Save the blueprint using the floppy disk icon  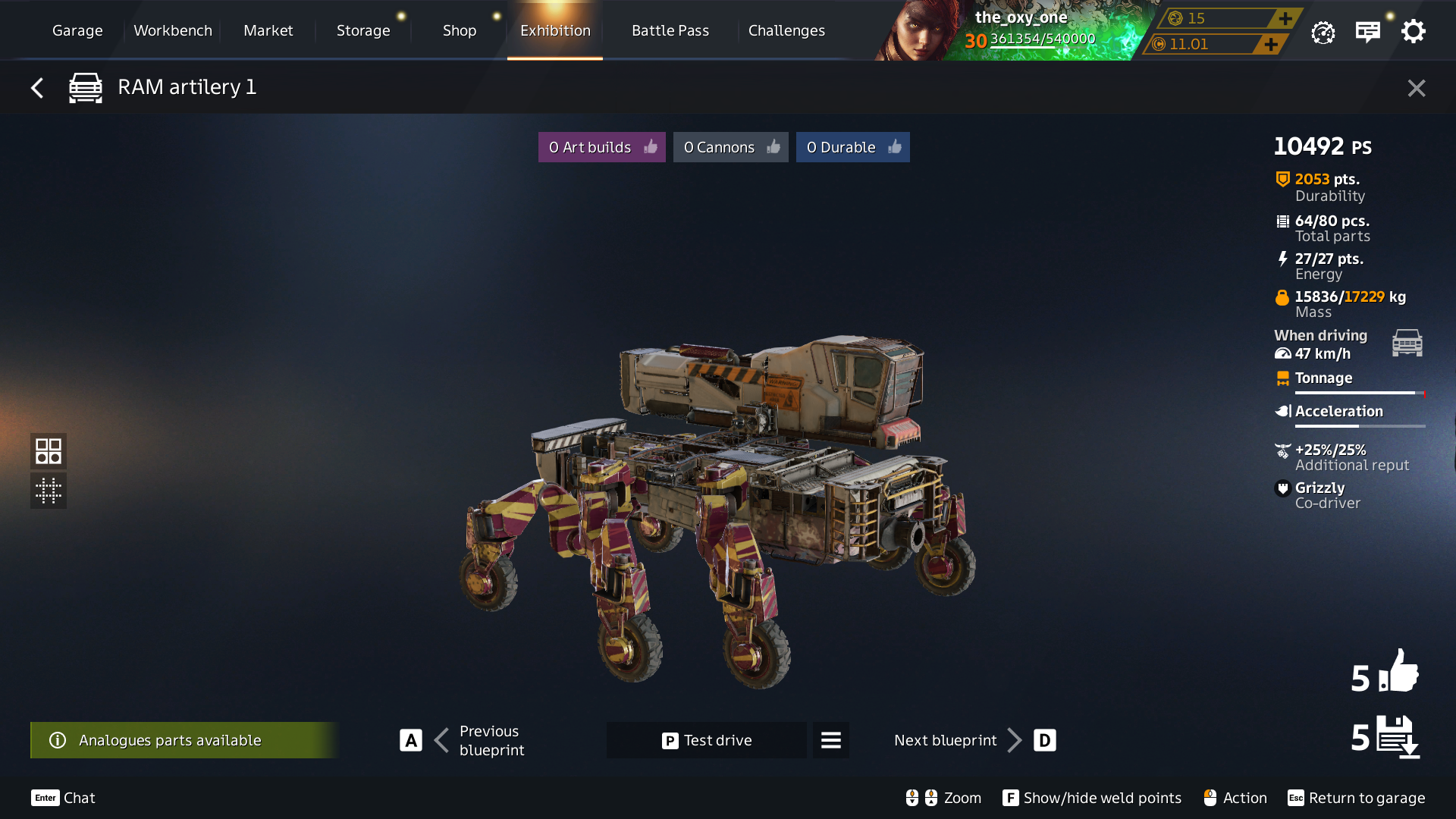click(1398, 736)
